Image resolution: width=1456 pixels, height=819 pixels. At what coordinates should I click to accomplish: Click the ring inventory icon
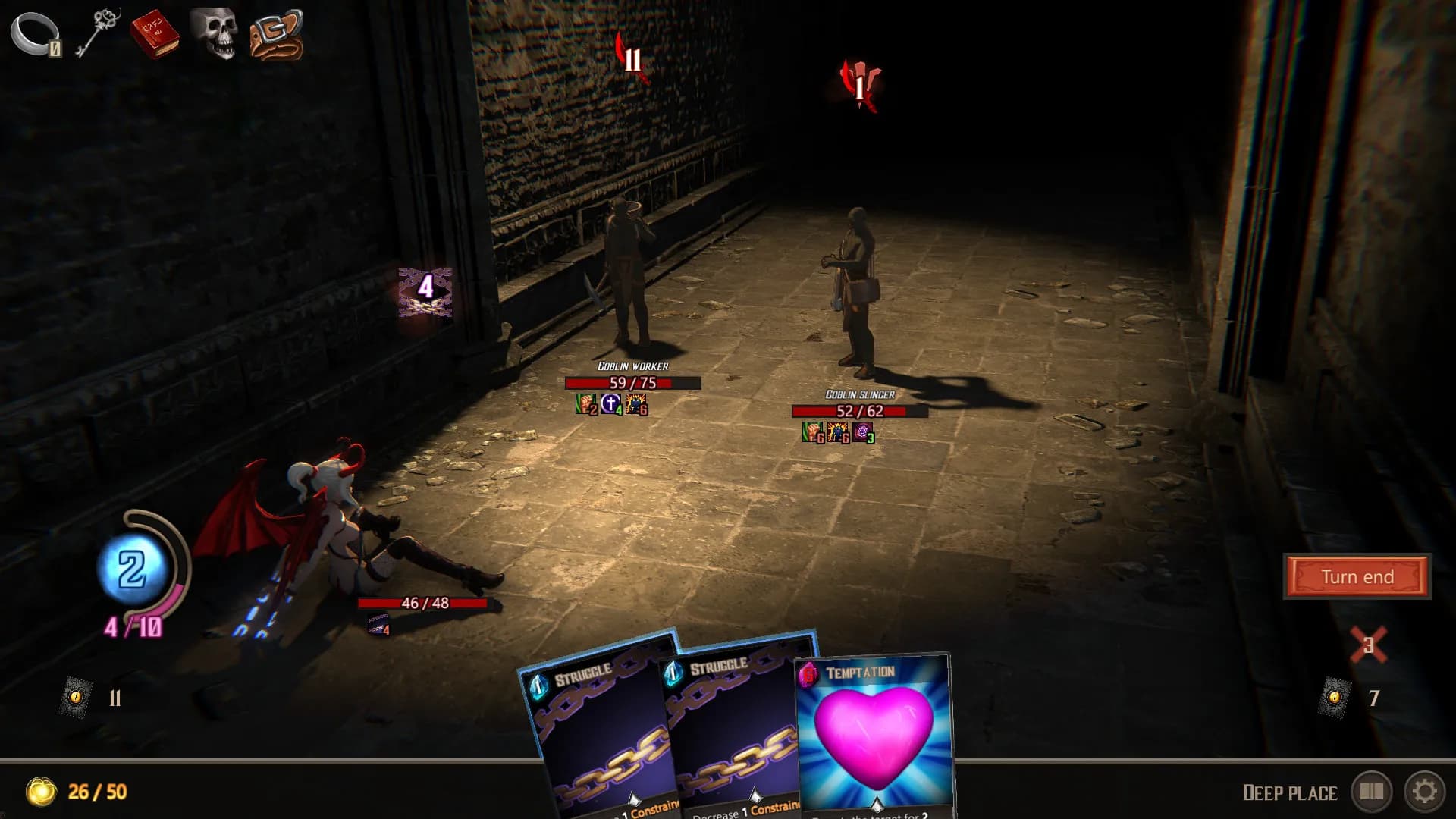click(x=34, y=34)
